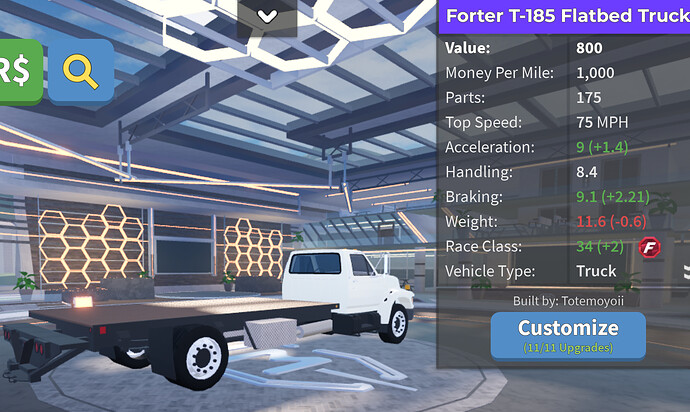Screen dimensions: 690x412
Task: Expand the top dropdown arrow tab
Action: pyautogui.click(x=267, y=17)
